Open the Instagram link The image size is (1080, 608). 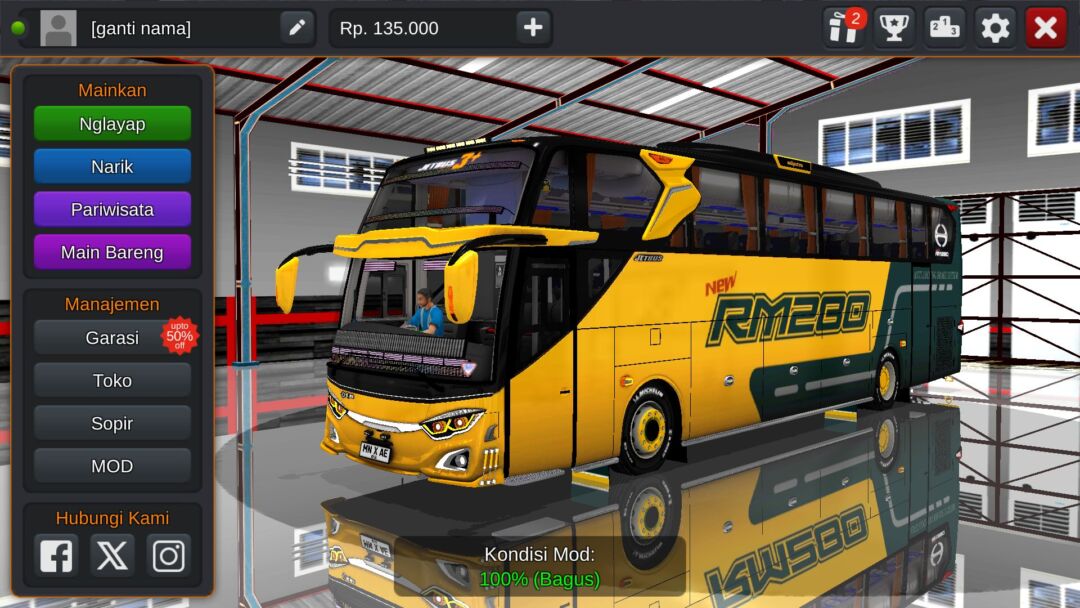(168, 555)
